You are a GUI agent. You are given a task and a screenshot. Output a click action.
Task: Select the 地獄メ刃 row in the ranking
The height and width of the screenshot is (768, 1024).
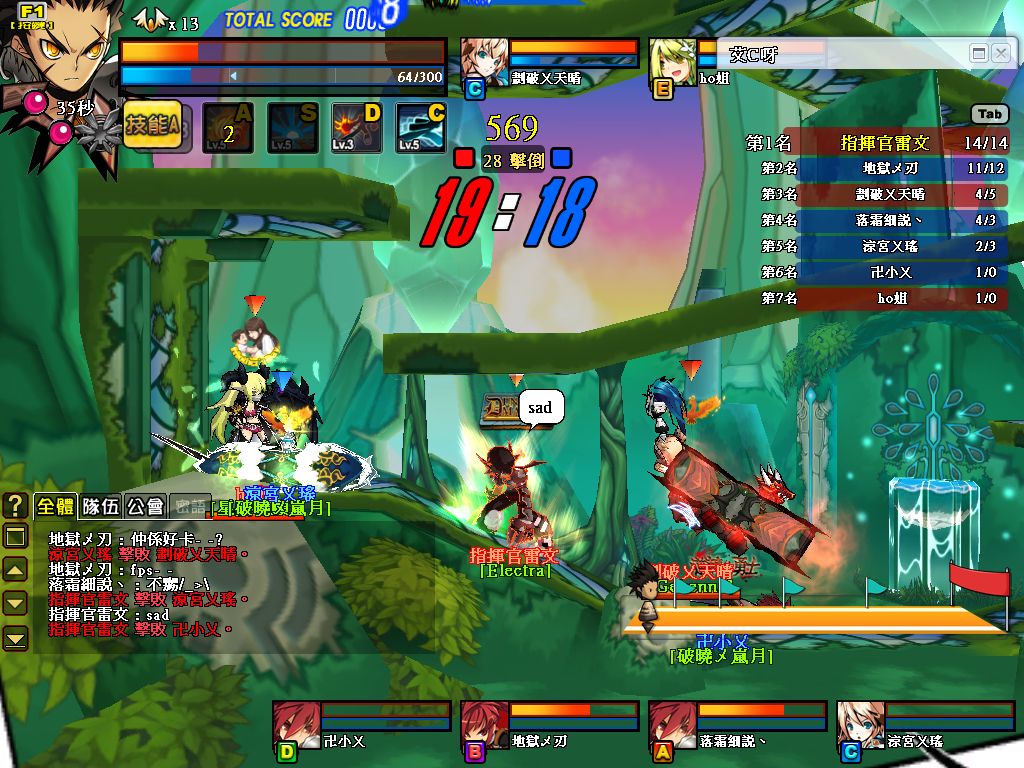pos(884,169)
